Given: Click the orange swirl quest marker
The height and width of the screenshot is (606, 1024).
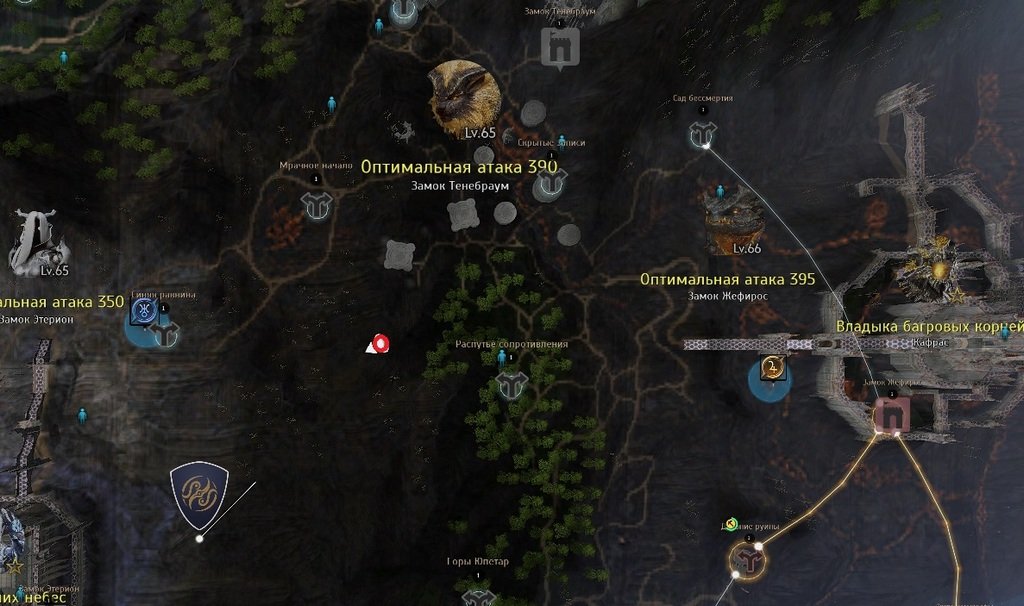Looking at the screenshot, I should [772, 369].
